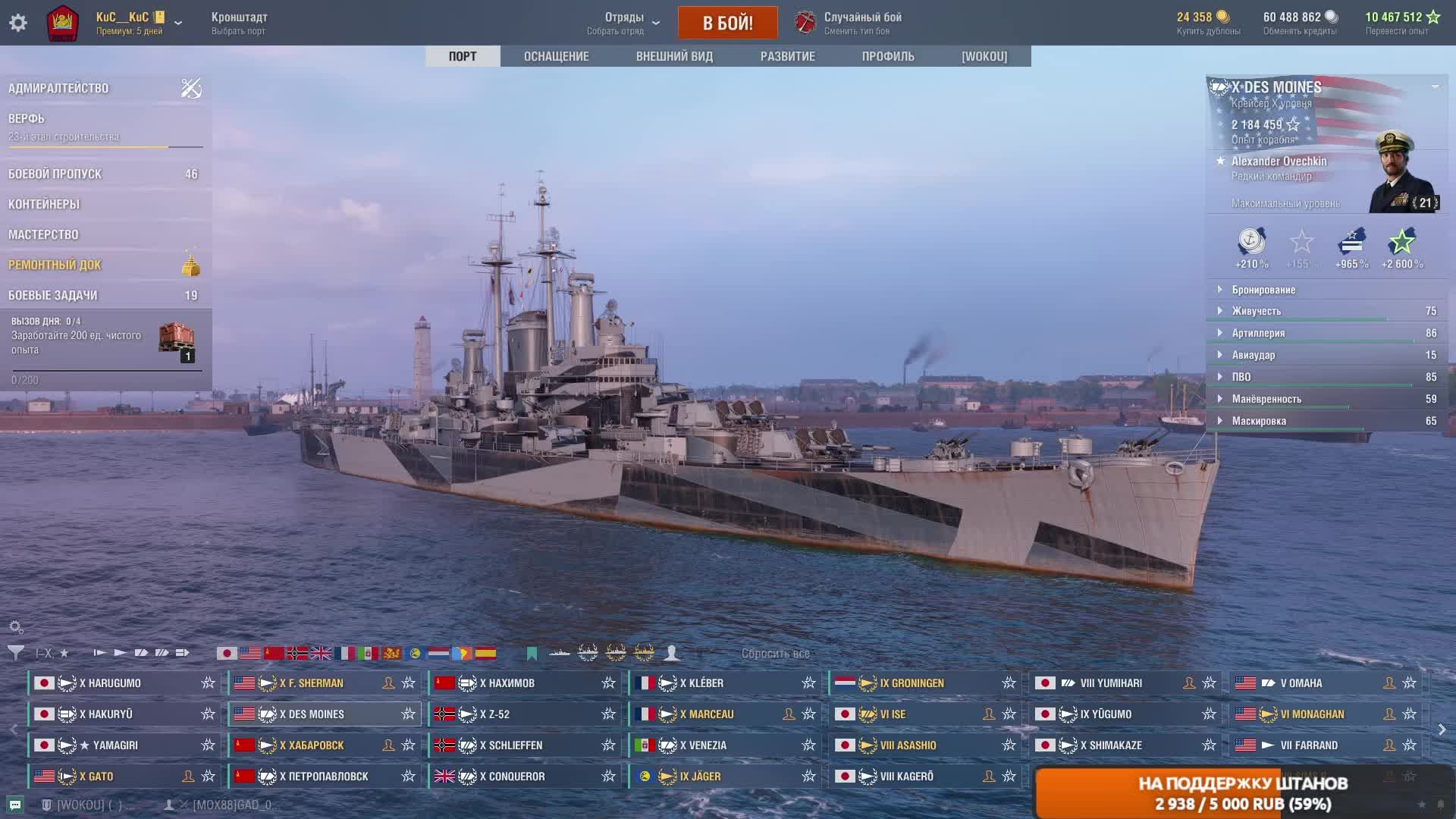
Task: Open the [WOKOU] clan tab
Action: 984,56
